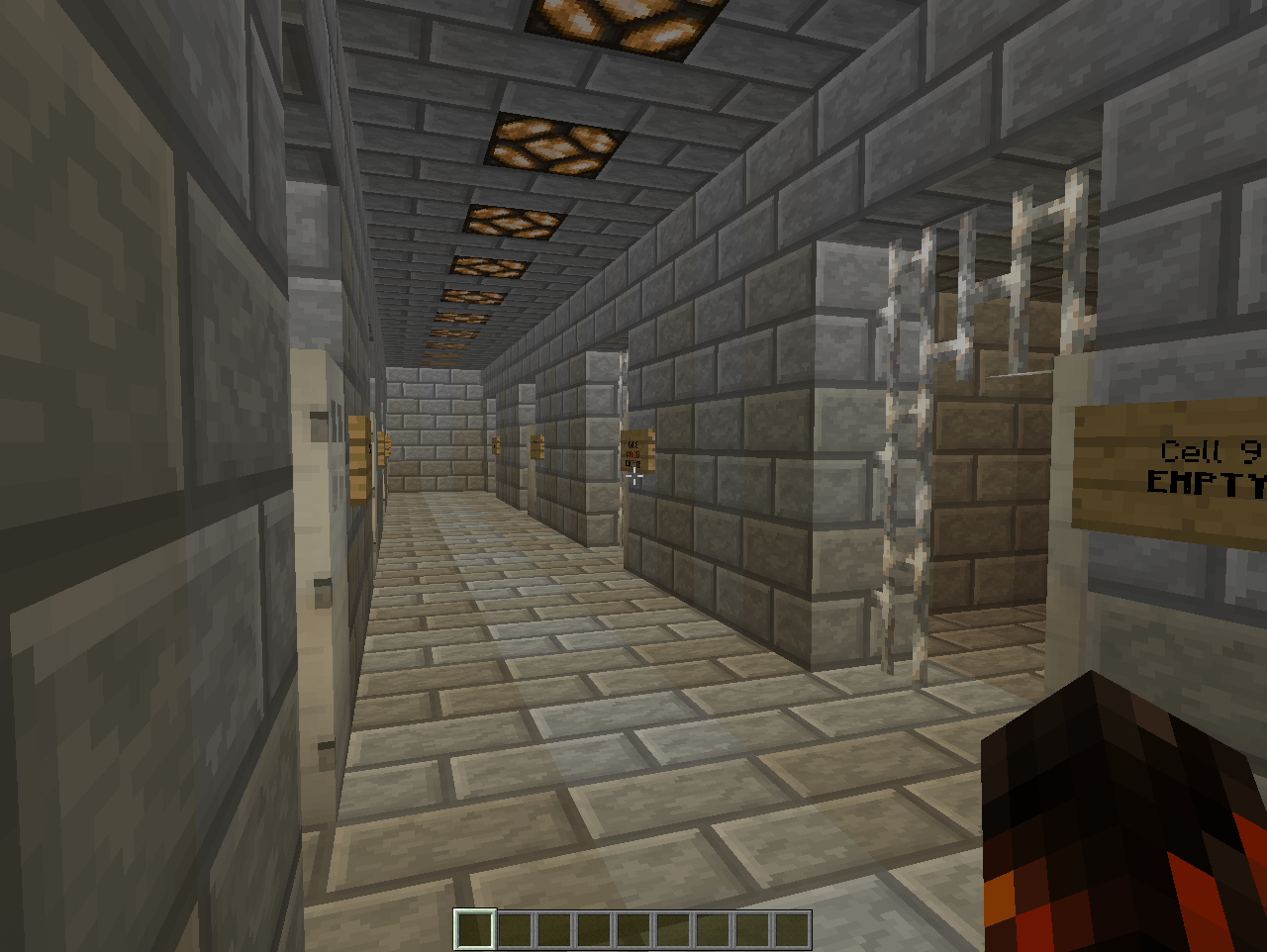Select the highlighted hotbar slot

(474, 930)
